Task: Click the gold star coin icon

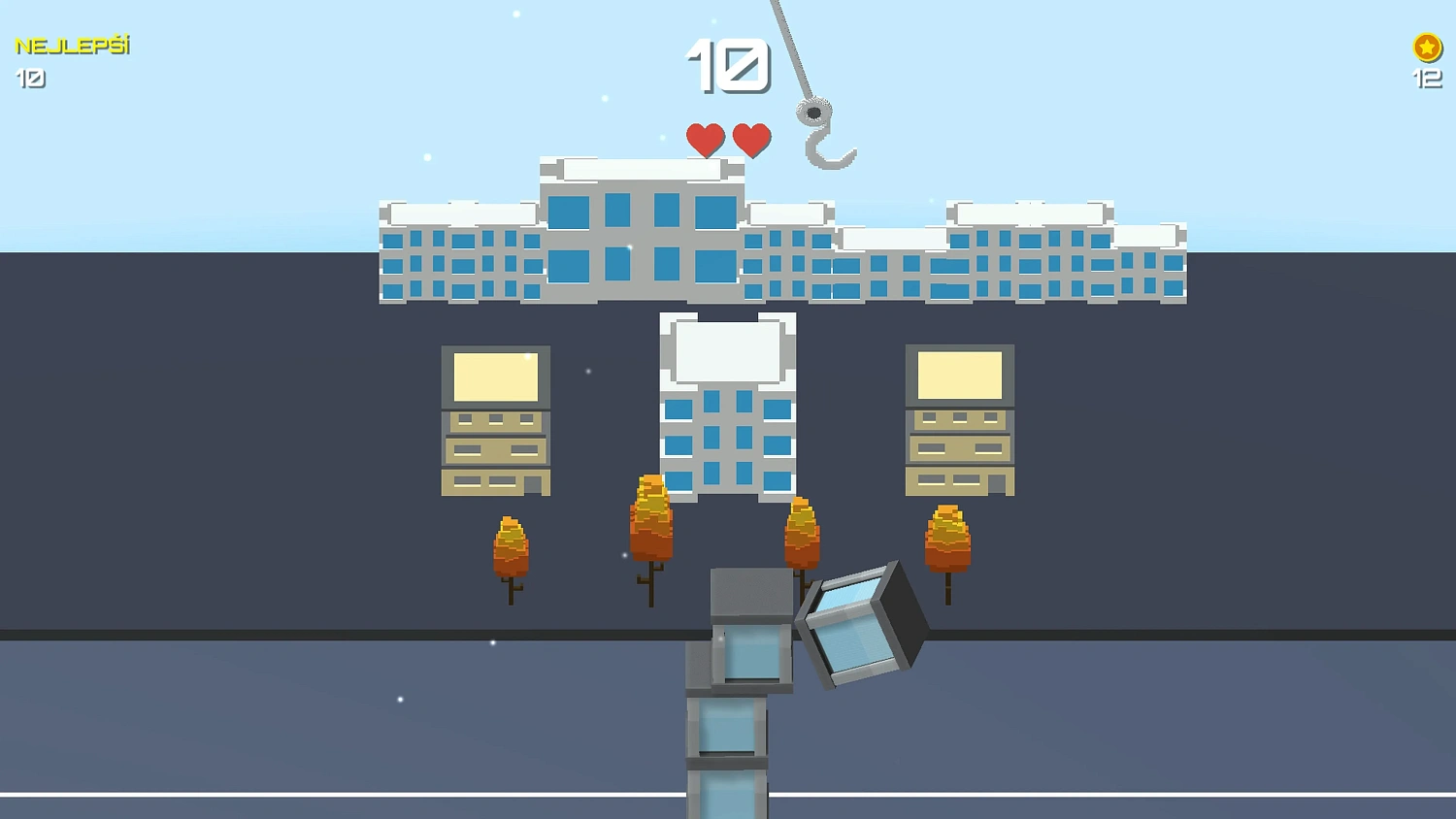Action: point(1425,45)
